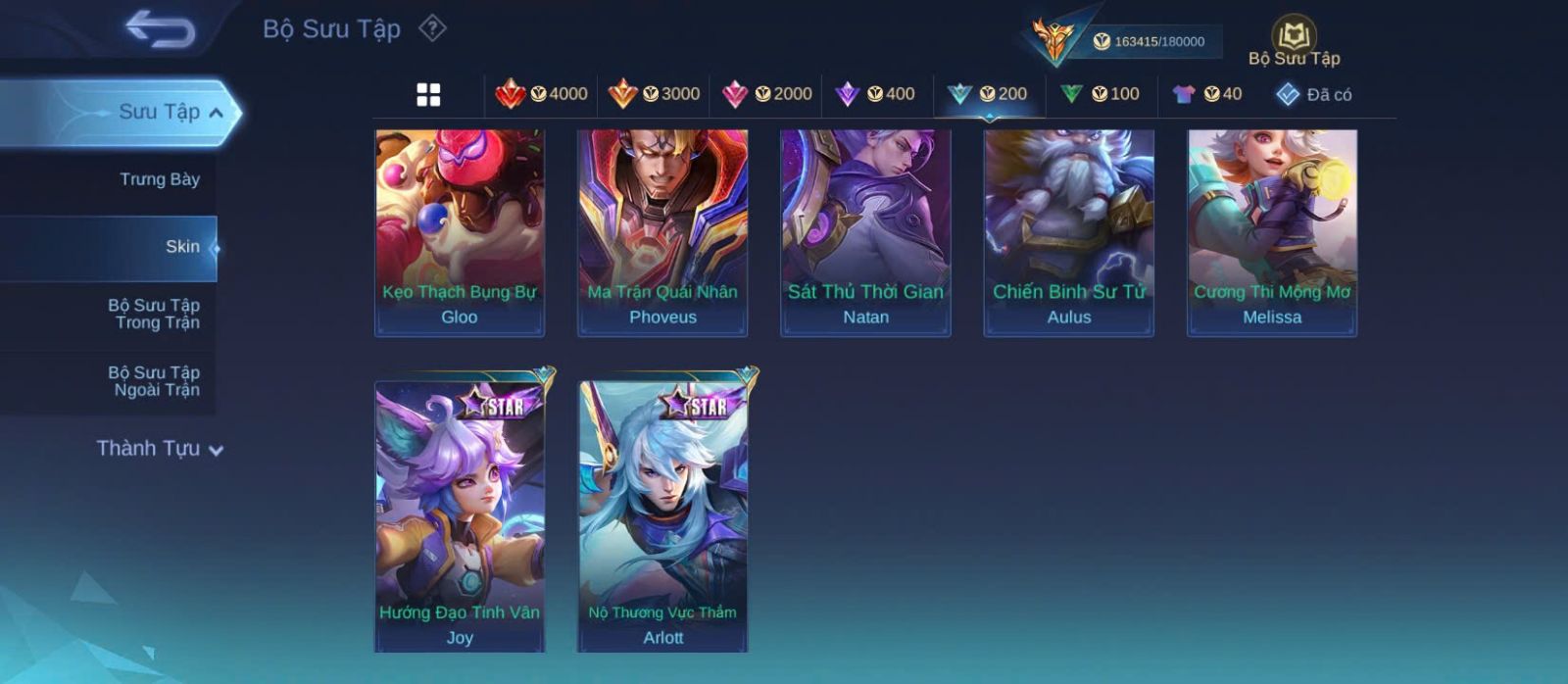This screenshot has width=1568, height=684.
Task: Select the Melissa Cương Thi Mộng Mơ skin
Action: click(1272, 232)
